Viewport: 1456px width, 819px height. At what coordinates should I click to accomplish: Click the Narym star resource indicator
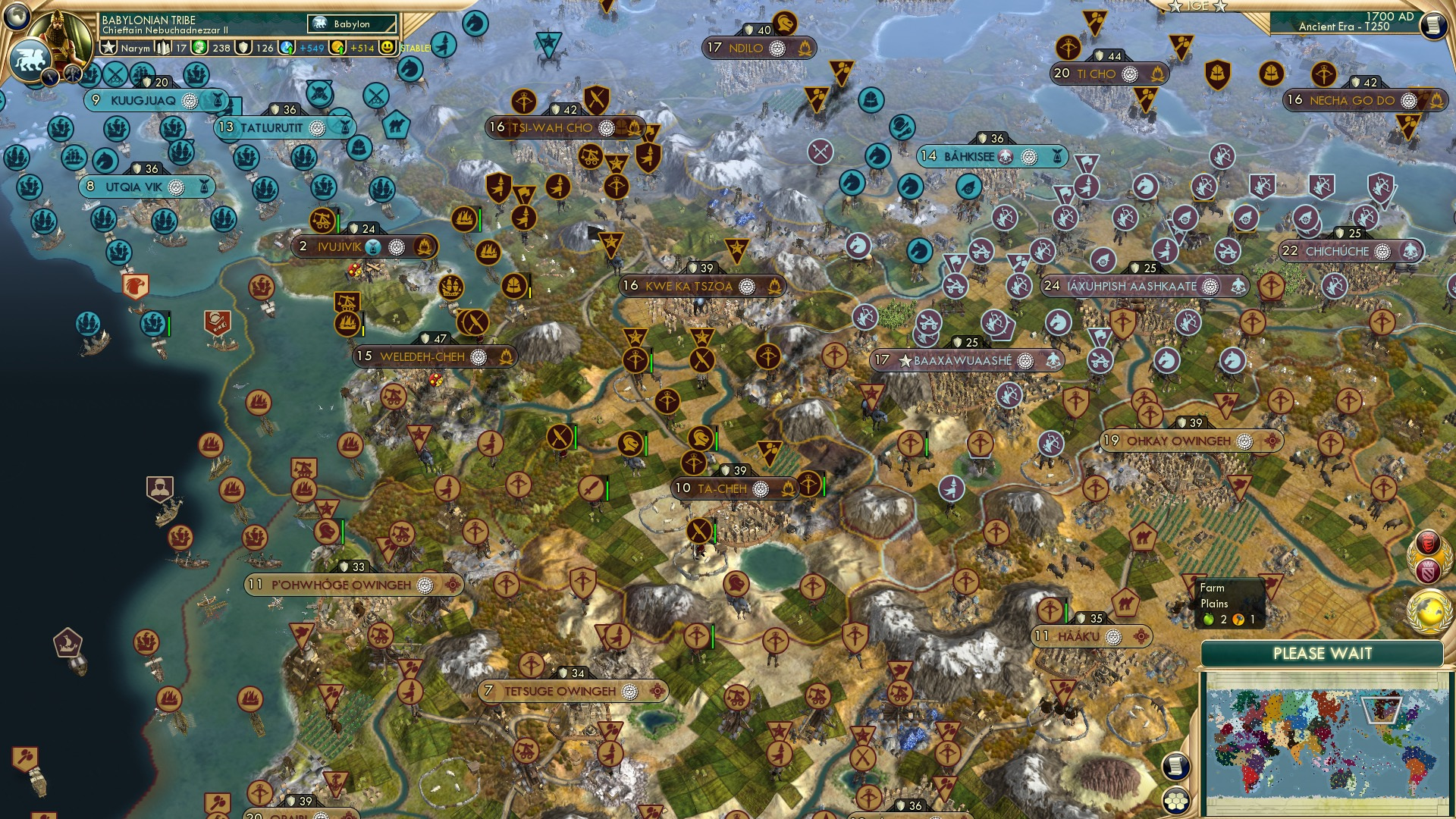point(110,47)
